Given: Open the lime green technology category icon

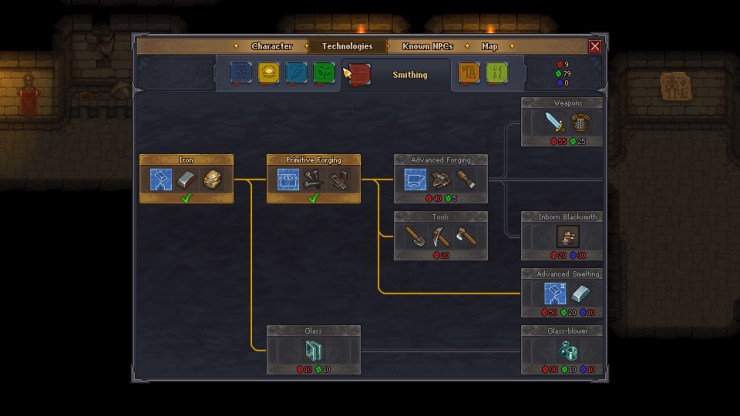Looking at the screenshot, I should coord(496,73).
